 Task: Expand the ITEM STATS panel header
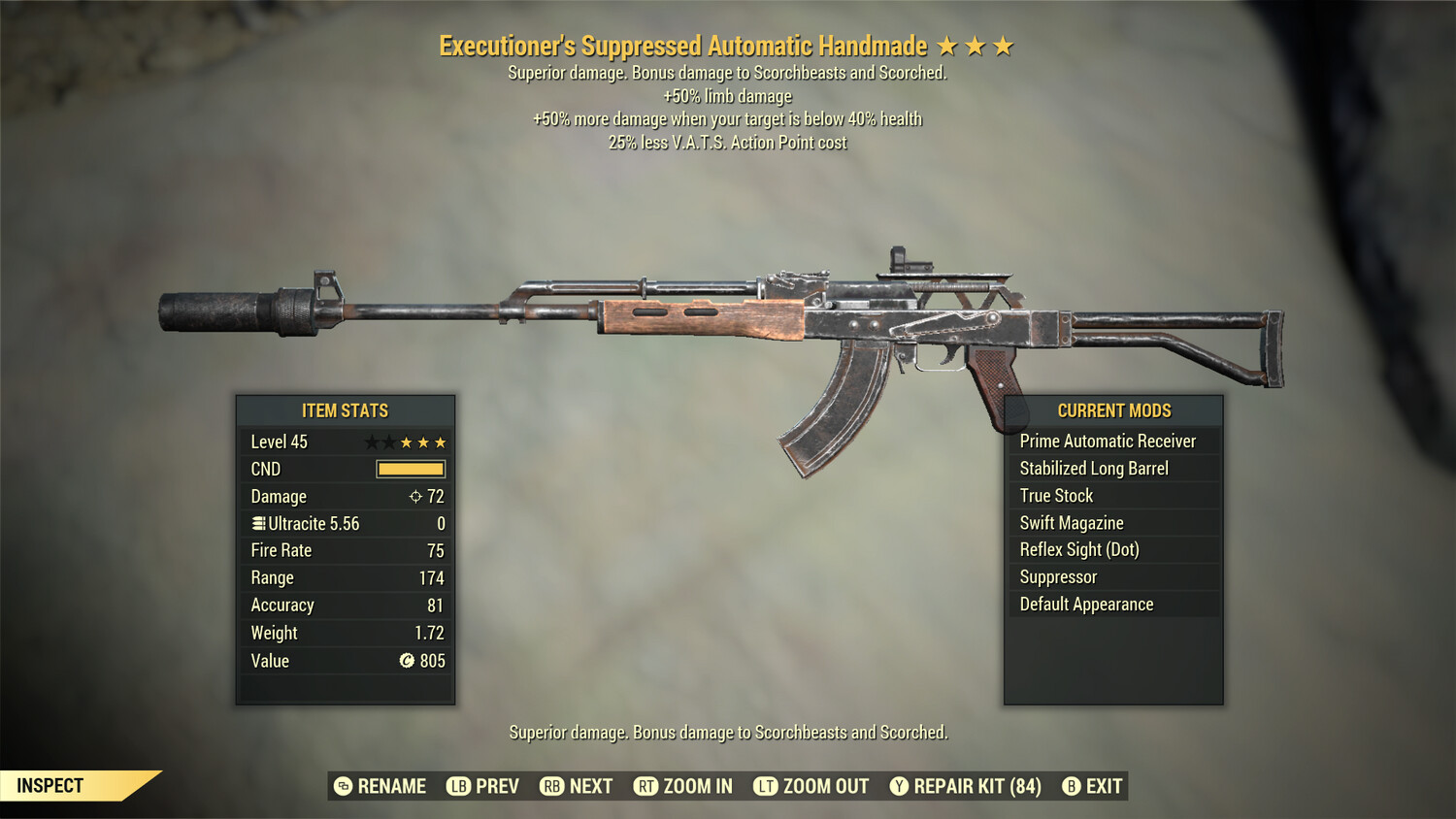pos(346,410)
